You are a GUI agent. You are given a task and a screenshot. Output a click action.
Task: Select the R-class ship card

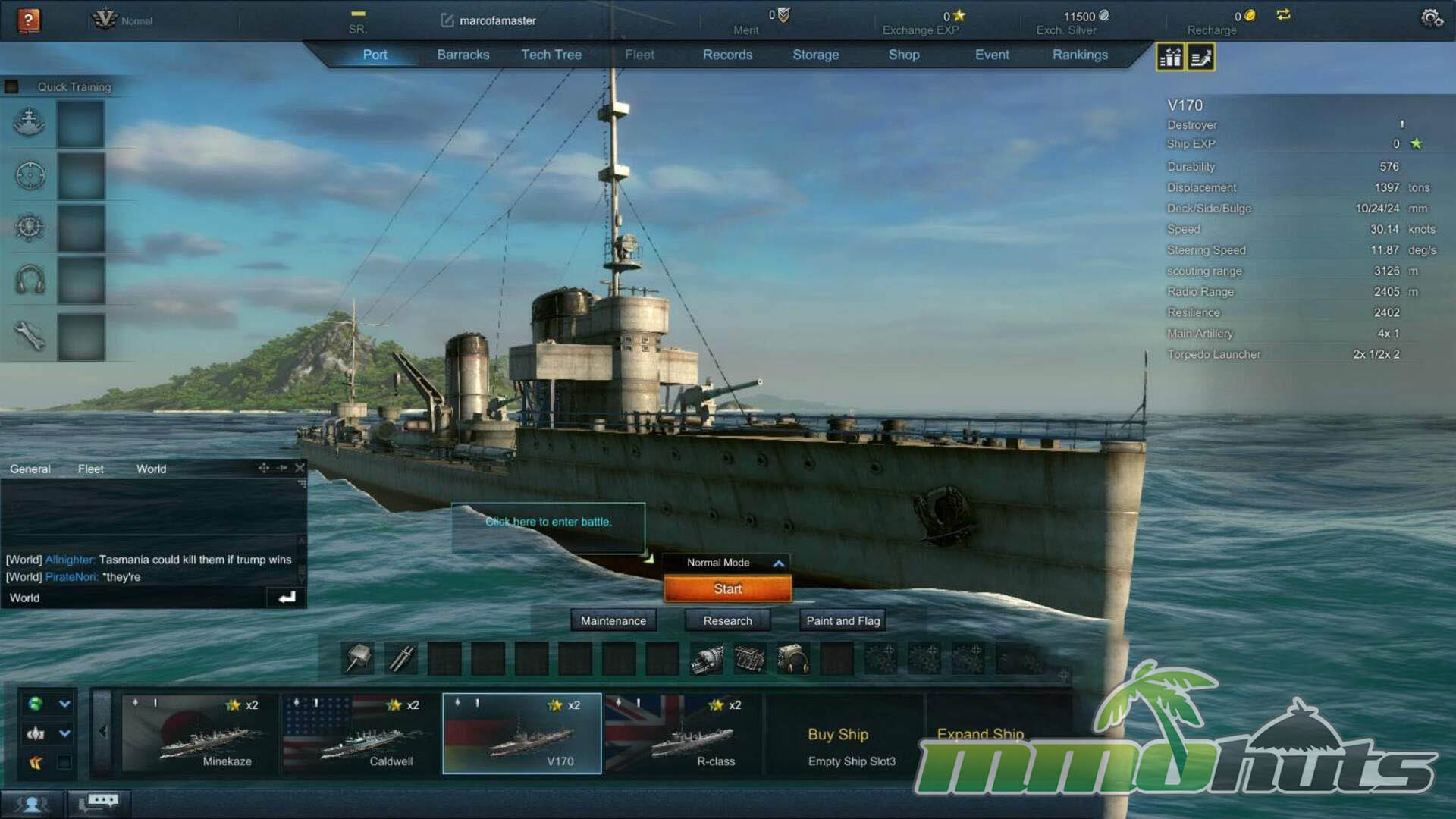coord(682,733)
